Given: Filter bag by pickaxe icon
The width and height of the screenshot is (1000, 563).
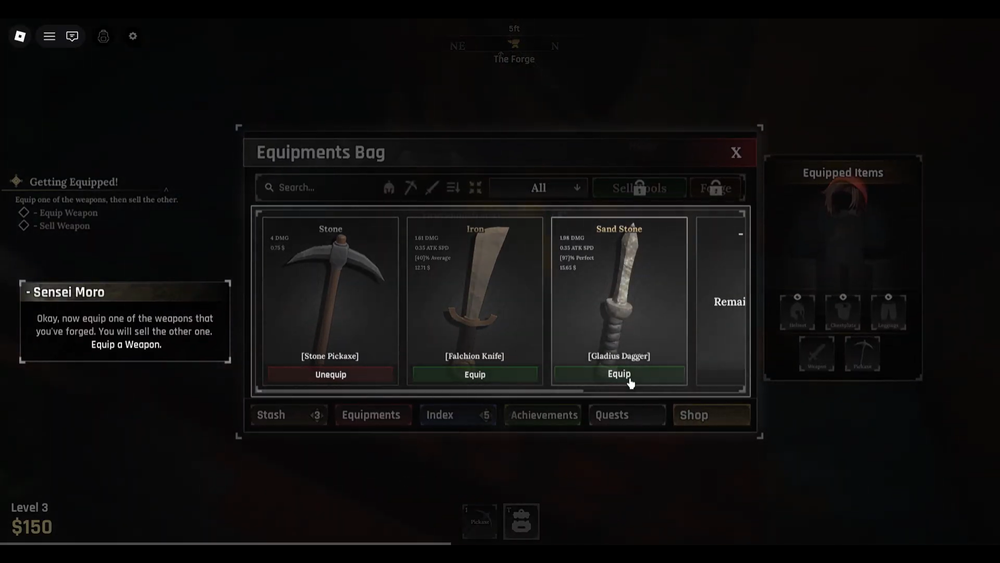Looking at the screenshot, I should [410, 188].
